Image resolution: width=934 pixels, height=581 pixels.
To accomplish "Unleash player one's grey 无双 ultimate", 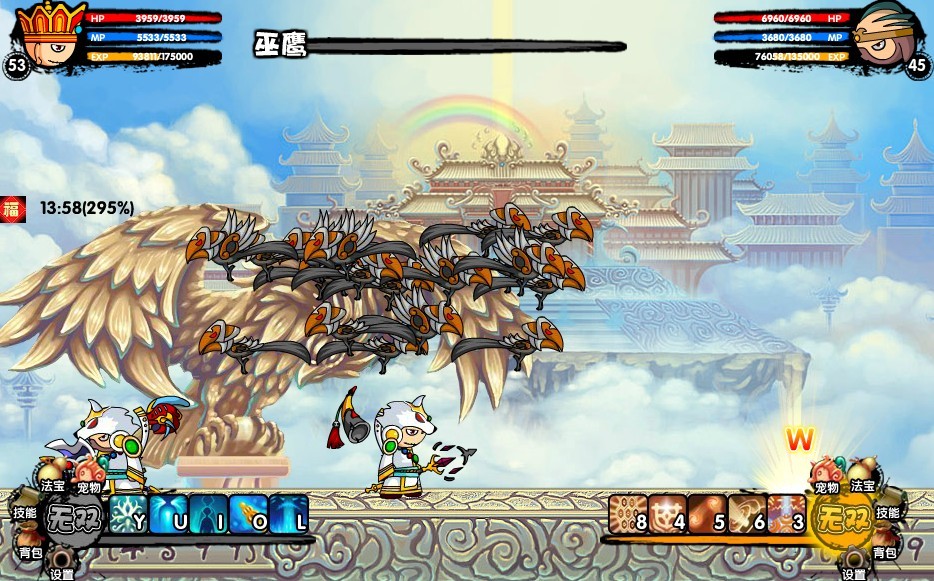I will tap(75, 520).
